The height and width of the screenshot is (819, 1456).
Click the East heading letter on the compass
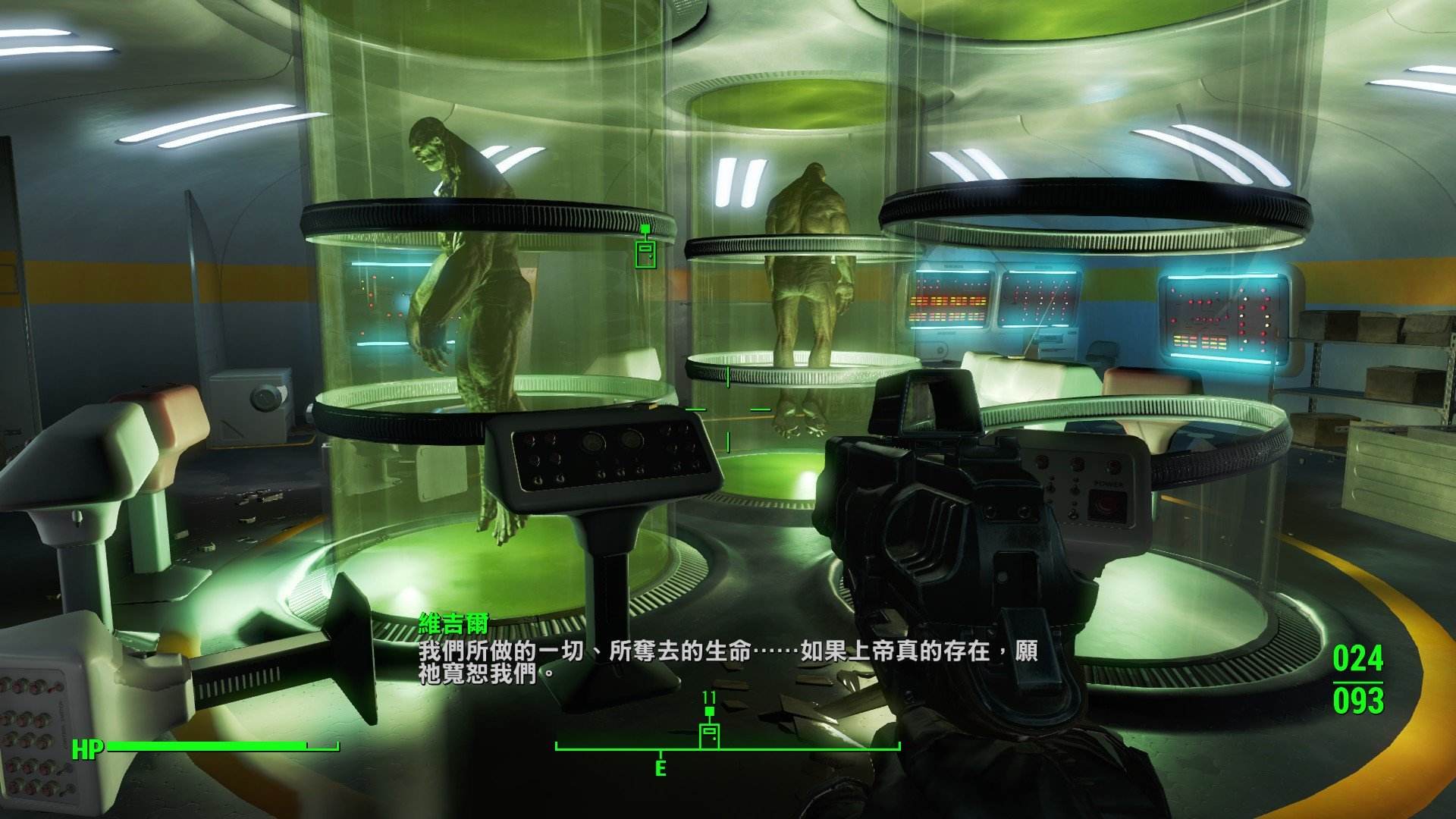pos(661,768)
